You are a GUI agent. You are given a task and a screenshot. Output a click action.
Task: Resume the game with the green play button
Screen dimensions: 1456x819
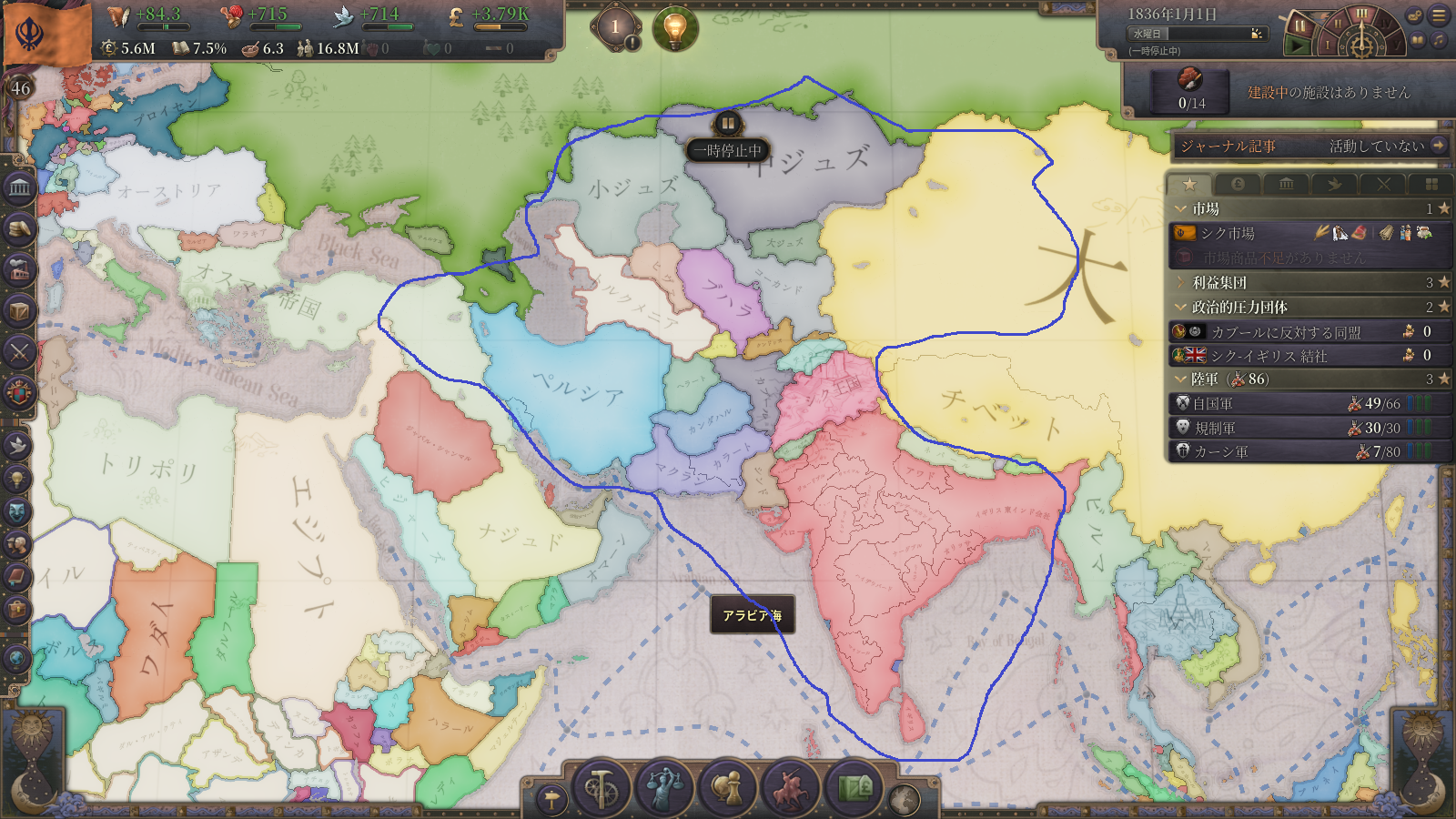coord(1298,44)
